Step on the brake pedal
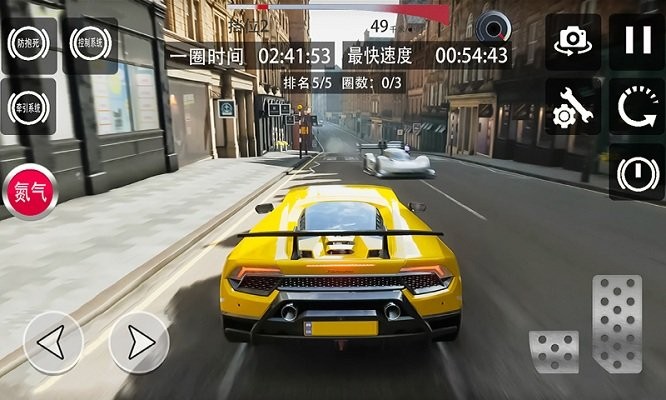The image size is (666, 400). [x=554, y=351]
